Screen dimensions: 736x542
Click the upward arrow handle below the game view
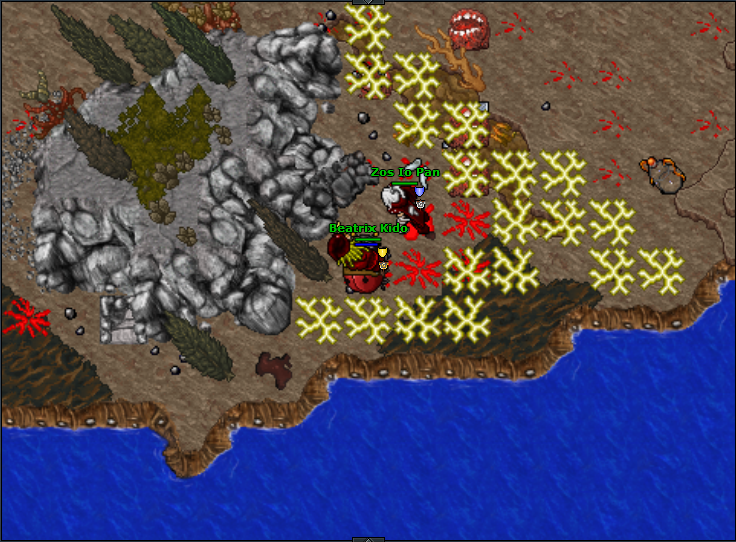[368, 539]
